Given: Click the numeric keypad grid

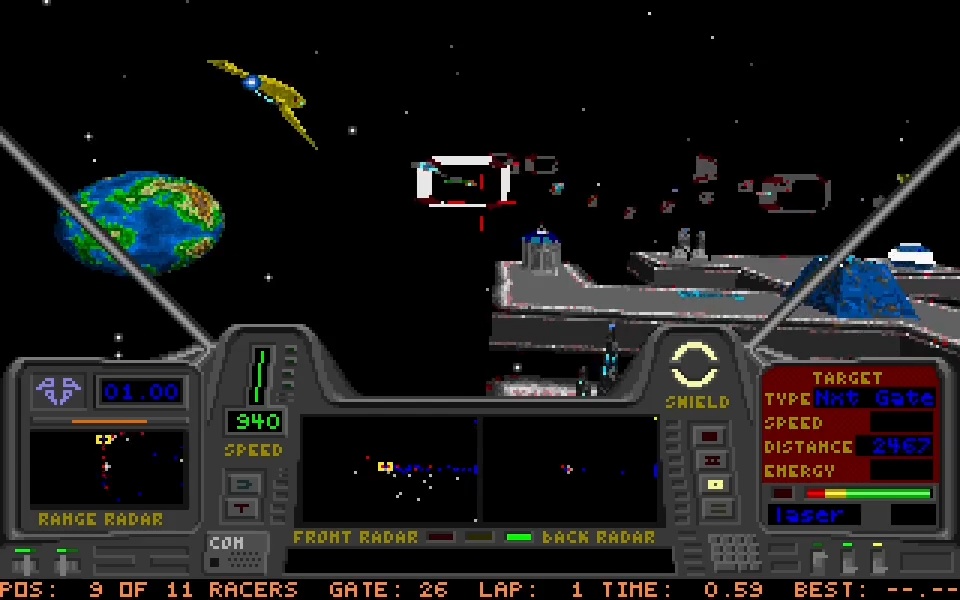Looking at the screenshot, I should (734, 551).
